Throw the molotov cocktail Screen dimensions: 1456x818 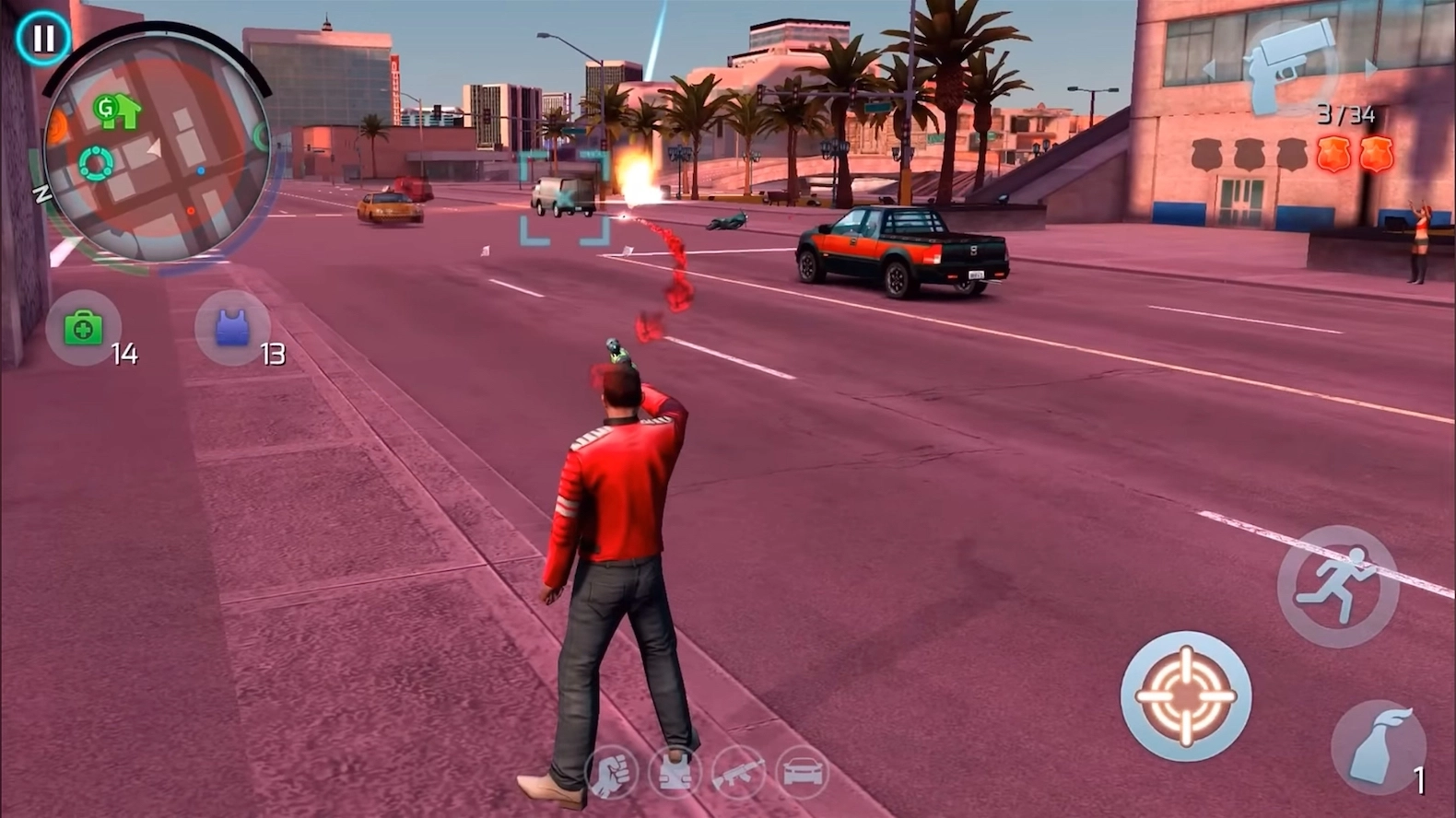click(x=1379, y=746)
